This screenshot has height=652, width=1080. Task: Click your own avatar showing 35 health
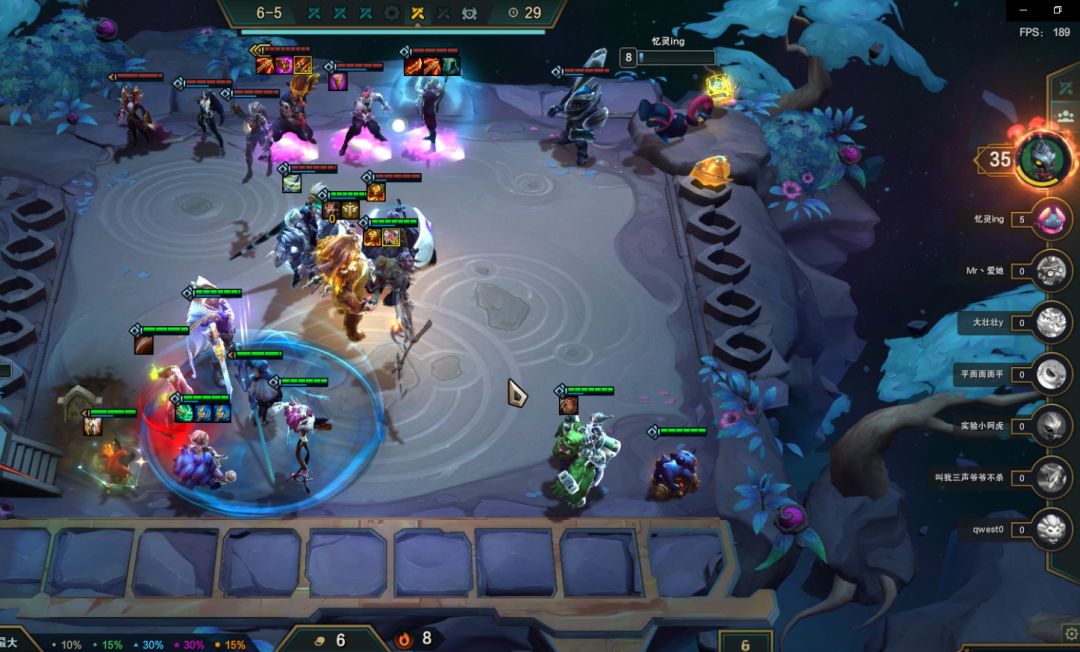(1044, 159)
